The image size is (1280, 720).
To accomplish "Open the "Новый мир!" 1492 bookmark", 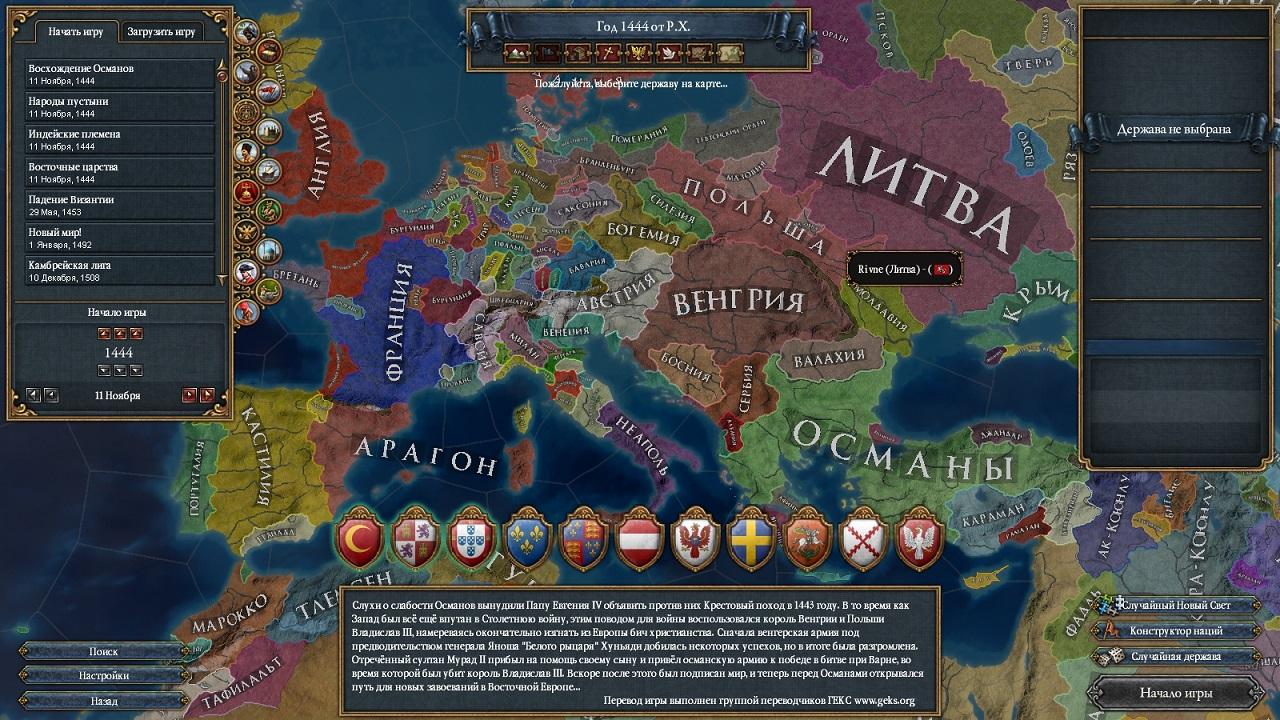I will point(120,237).
